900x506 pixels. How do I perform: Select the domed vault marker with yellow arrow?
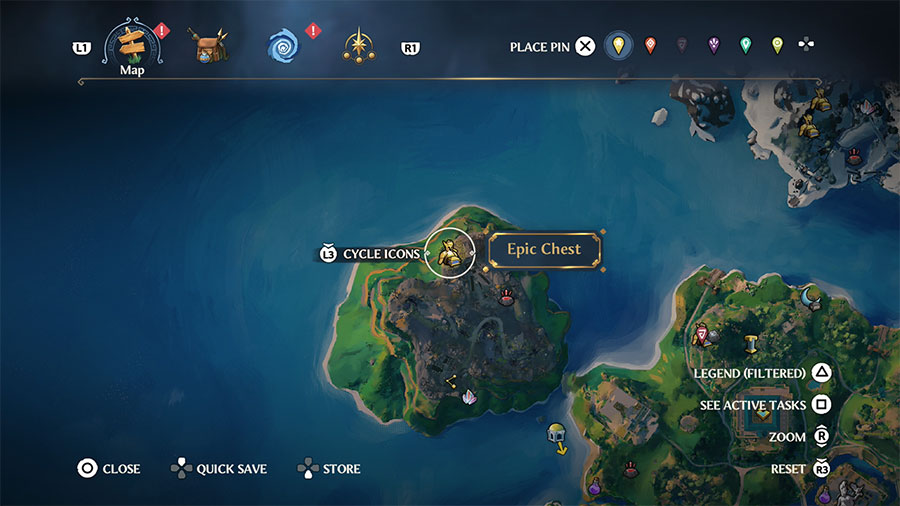pos(557,434)
